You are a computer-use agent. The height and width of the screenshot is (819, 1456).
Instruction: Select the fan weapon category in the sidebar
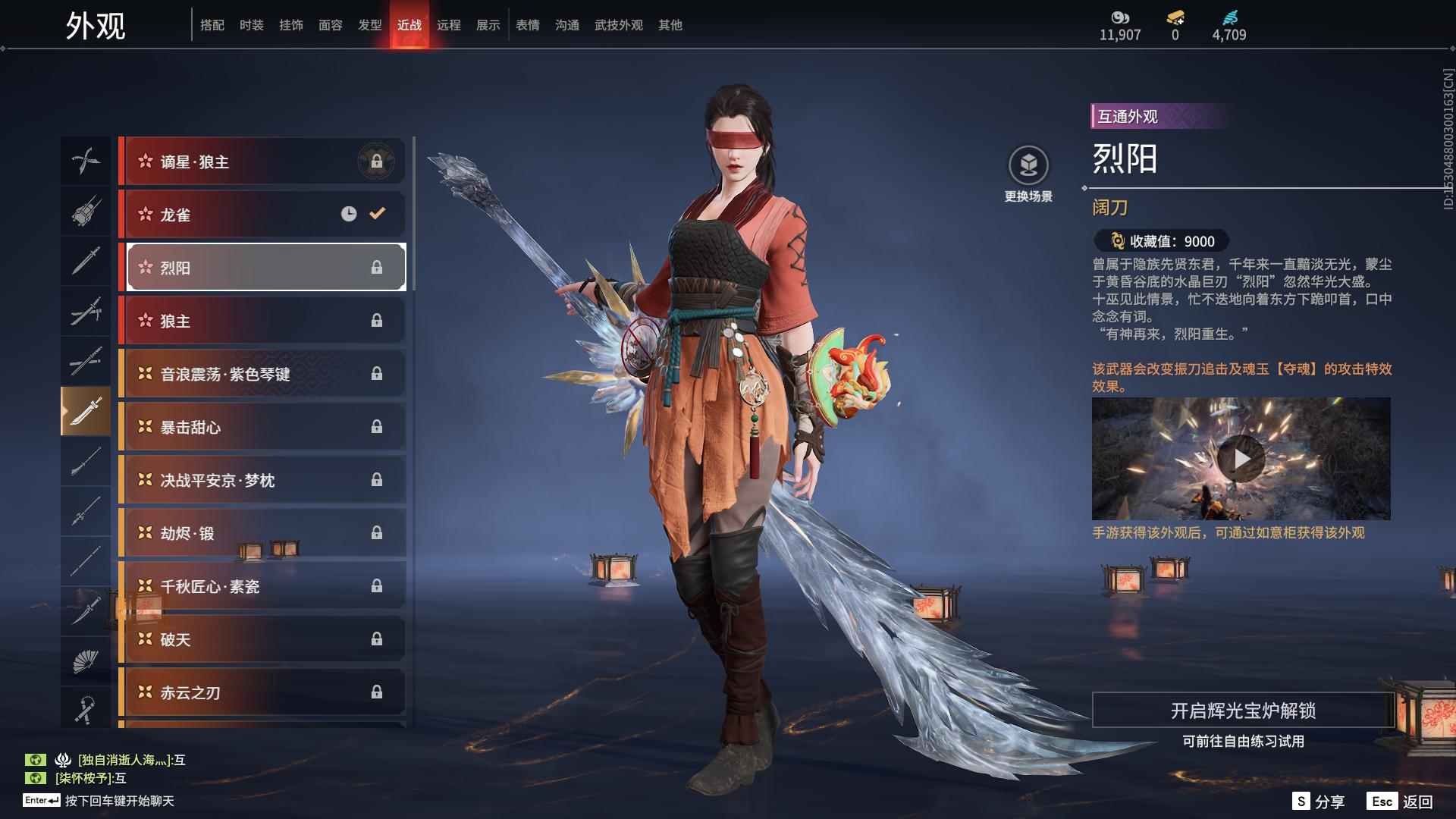click(x=86, y=659)
